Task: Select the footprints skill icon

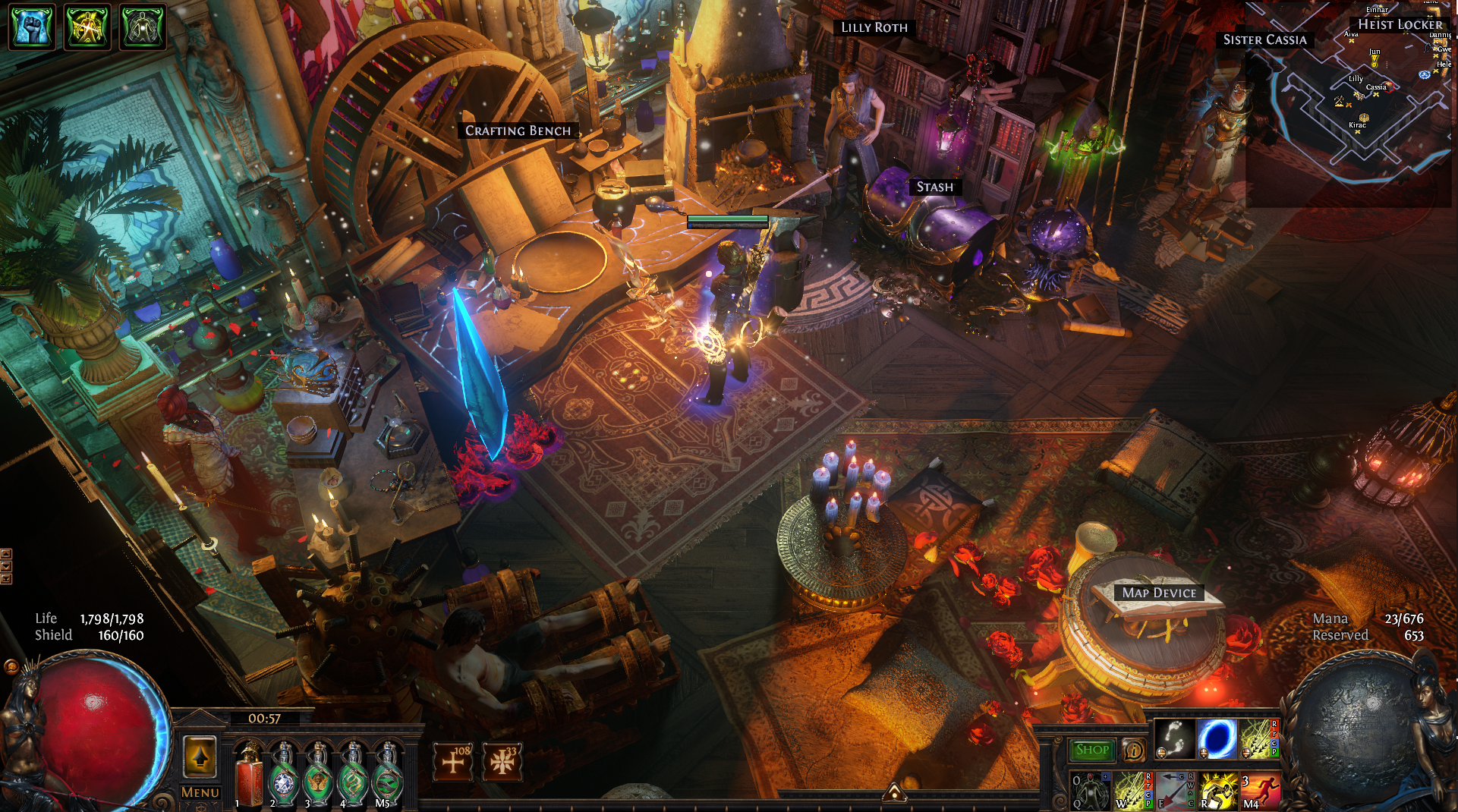Action: pos(1175,738)
